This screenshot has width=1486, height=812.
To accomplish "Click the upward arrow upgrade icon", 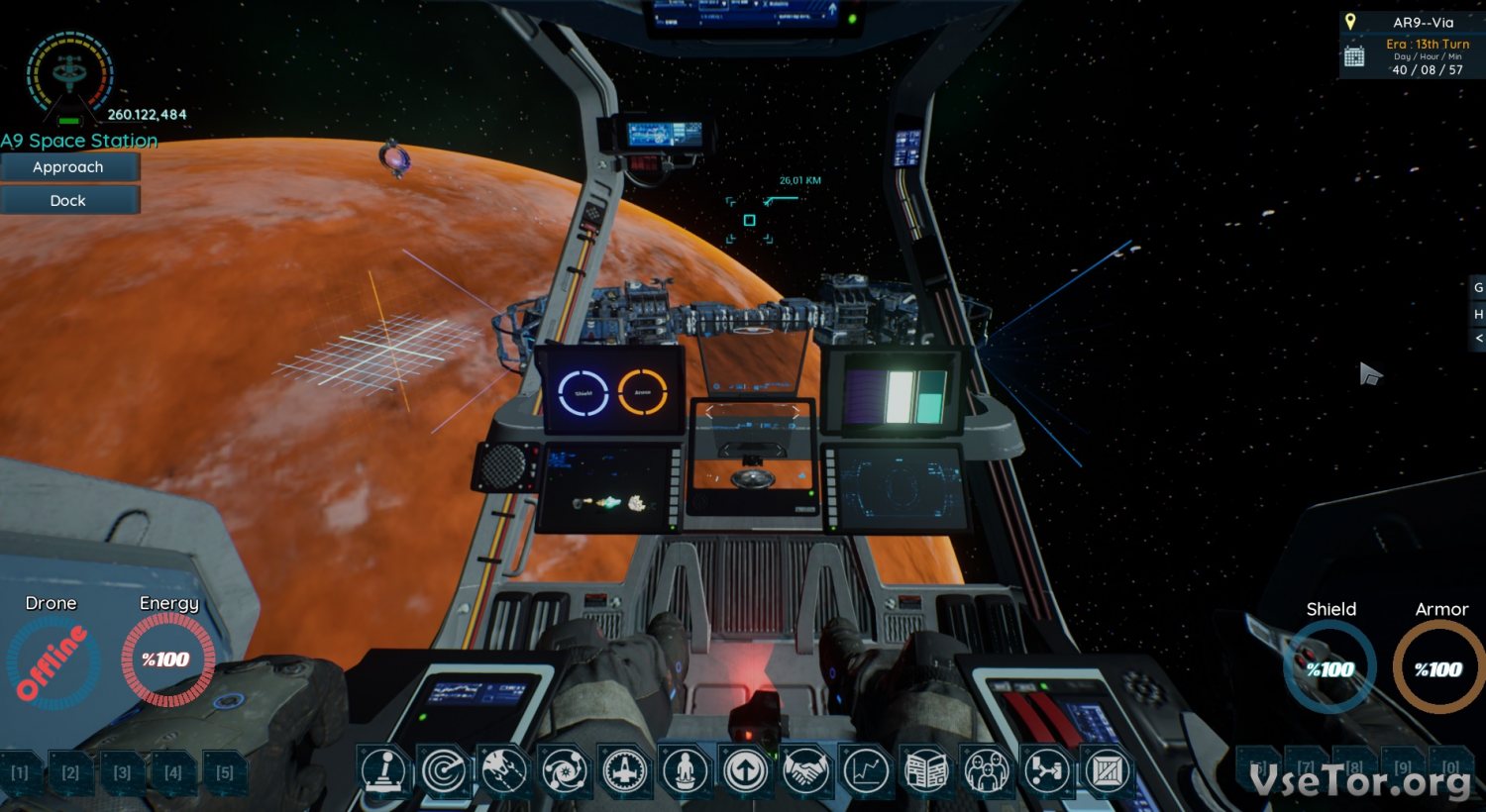I will tap(746, 769).
